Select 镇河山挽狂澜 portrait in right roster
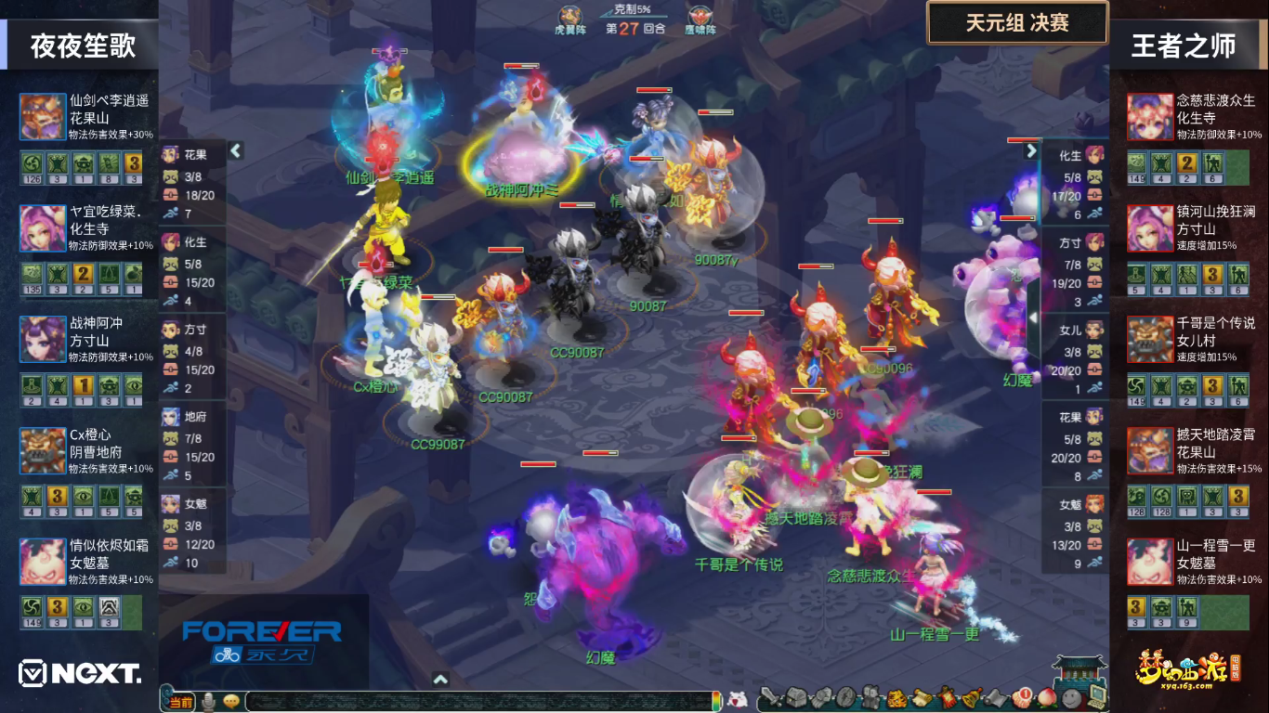1269x713 pixels. pos(1150,229)
